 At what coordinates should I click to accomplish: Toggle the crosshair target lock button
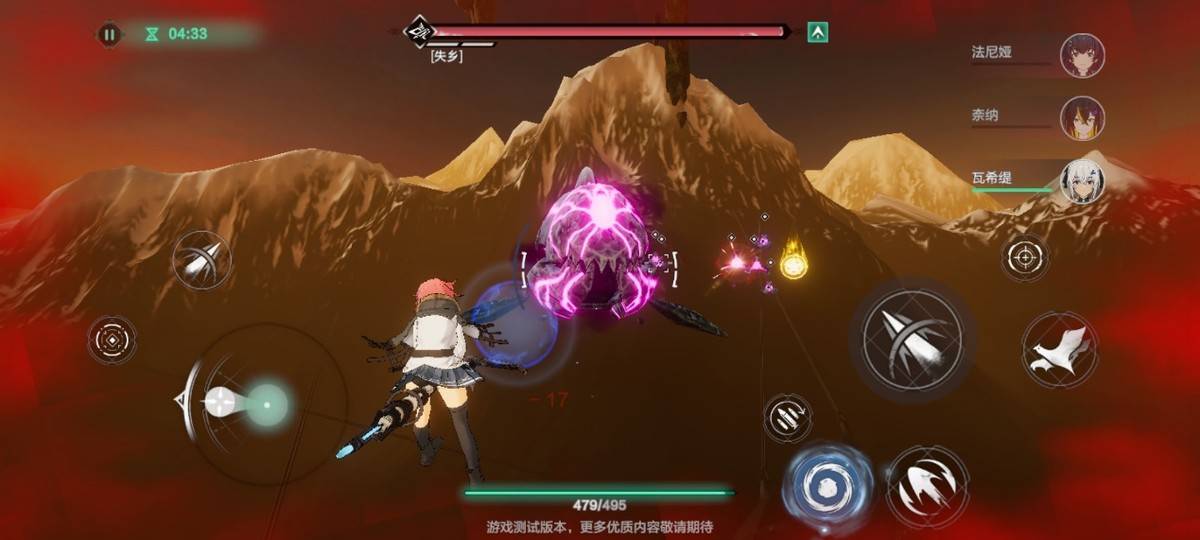pos(1025,257)
